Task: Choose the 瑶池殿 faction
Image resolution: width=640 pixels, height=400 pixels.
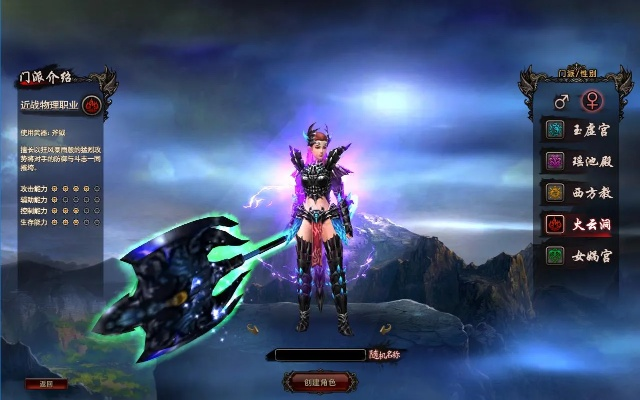Action: click(x=578, y=160)
